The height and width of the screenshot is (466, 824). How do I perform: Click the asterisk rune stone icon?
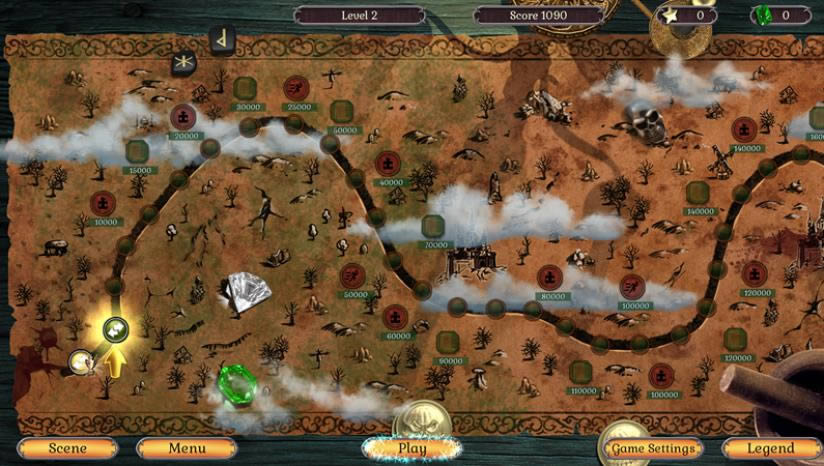click(x=184, y=63)
